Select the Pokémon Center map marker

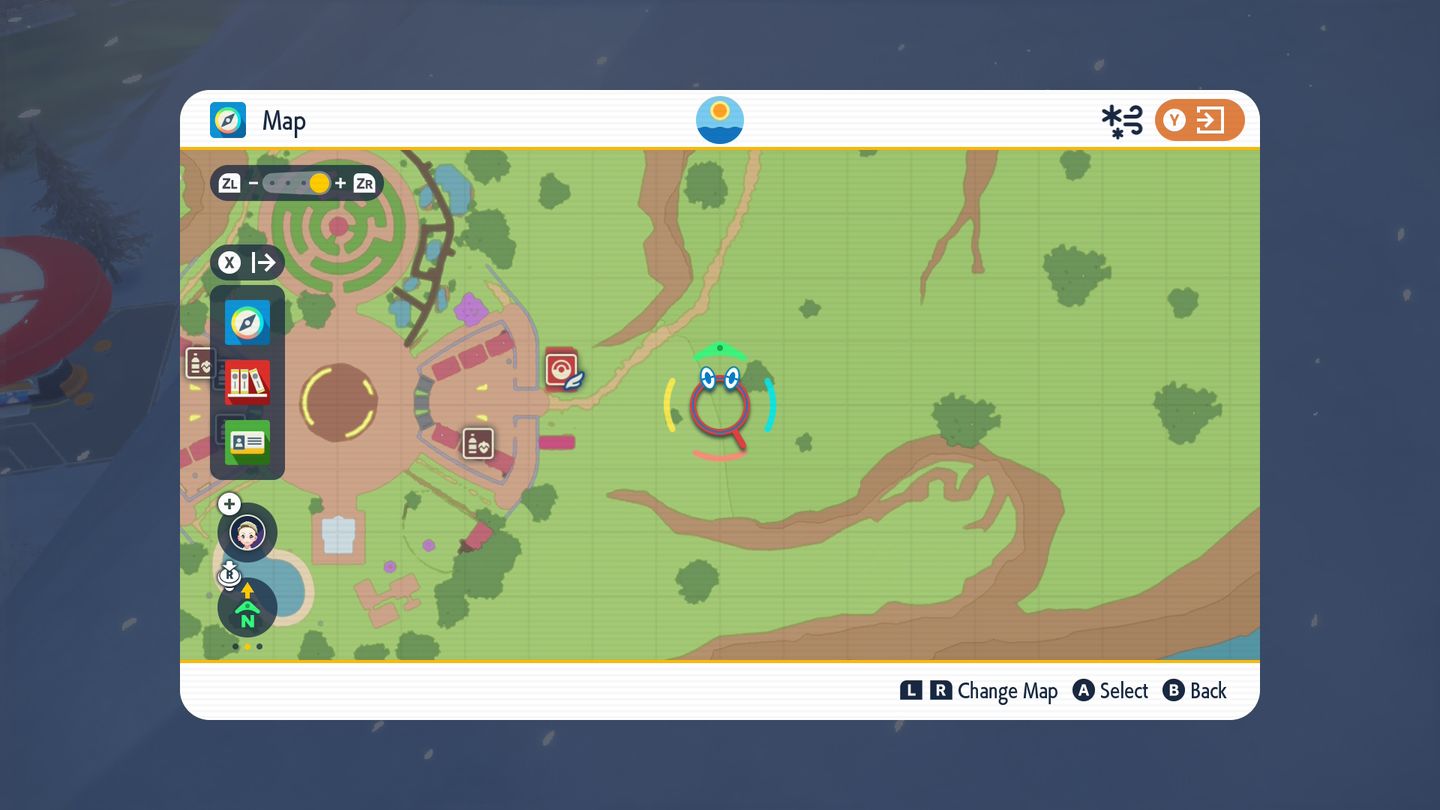(x=563, y=369)
